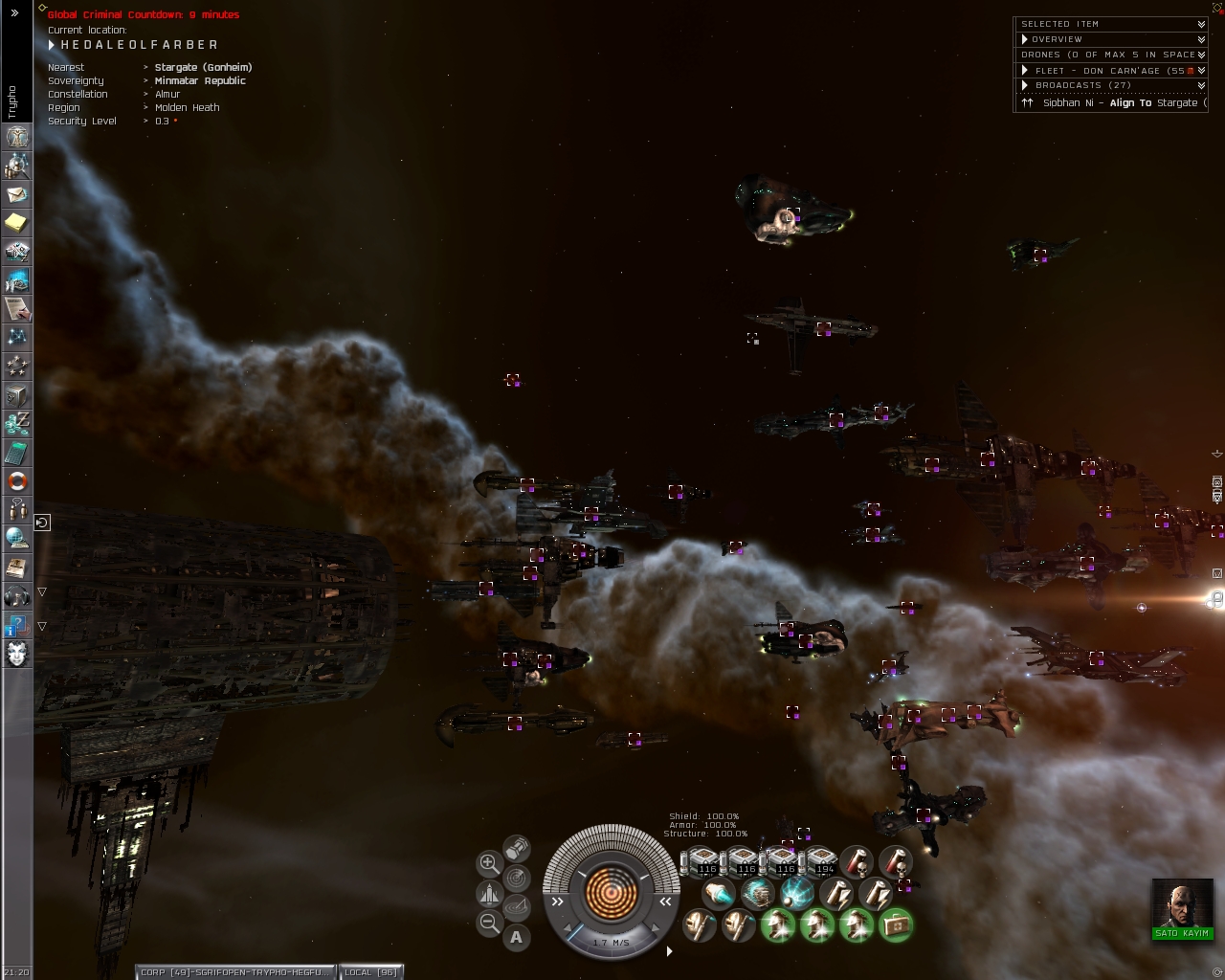
Task: Open the Local chat channel tab
Action: point(370,971)
